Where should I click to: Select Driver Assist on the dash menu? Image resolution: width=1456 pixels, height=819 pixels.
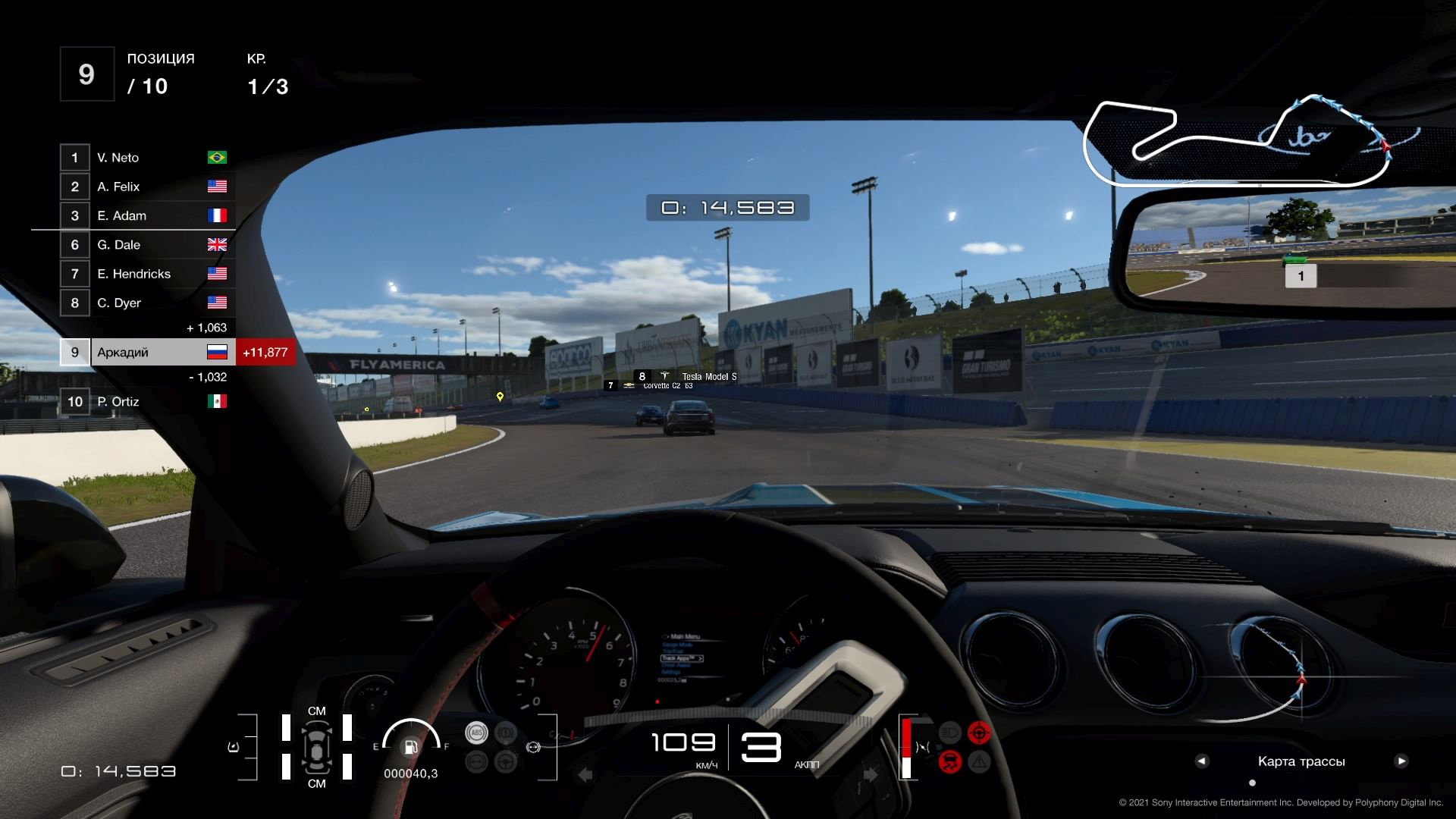[676, 665]
